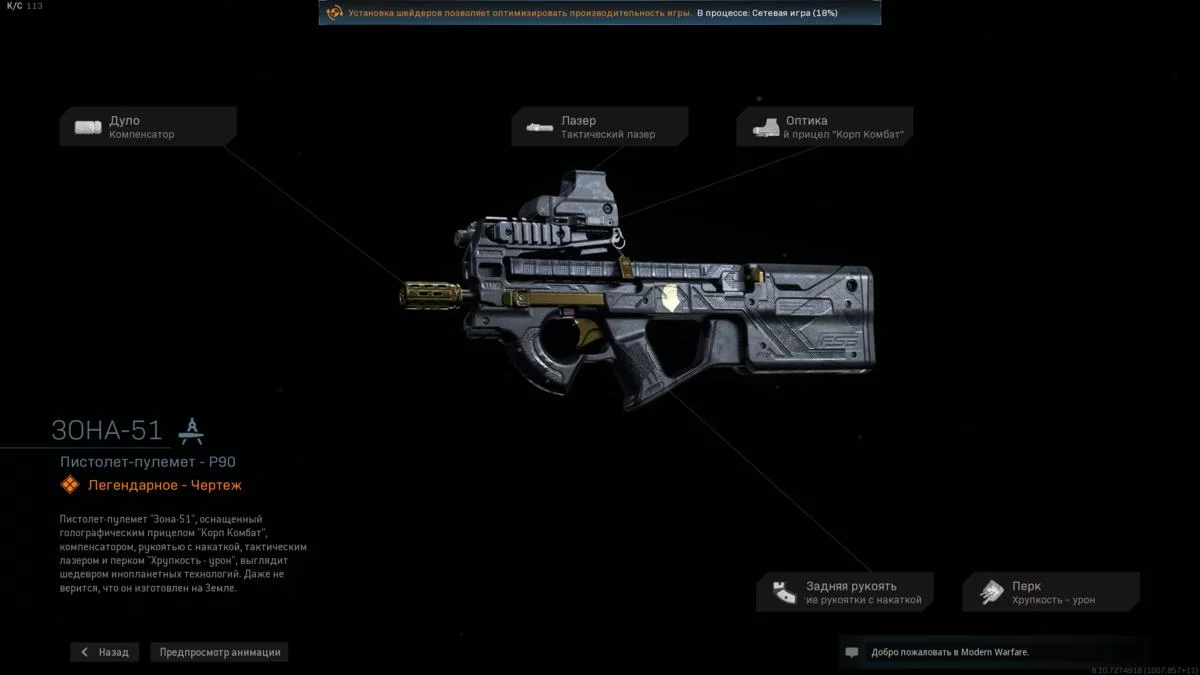Choose the Оптика sight attachment slot

[x=825, y=127]
